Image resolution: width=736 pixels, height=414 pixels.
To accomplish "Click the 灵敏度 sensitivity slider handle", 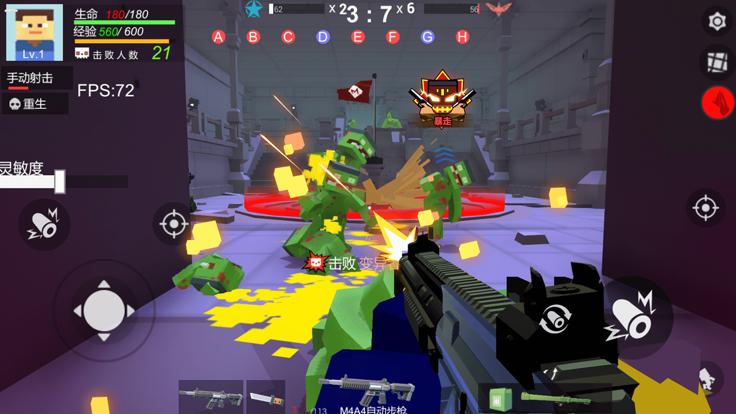I will pyautogui.click(x=60, y=181).
